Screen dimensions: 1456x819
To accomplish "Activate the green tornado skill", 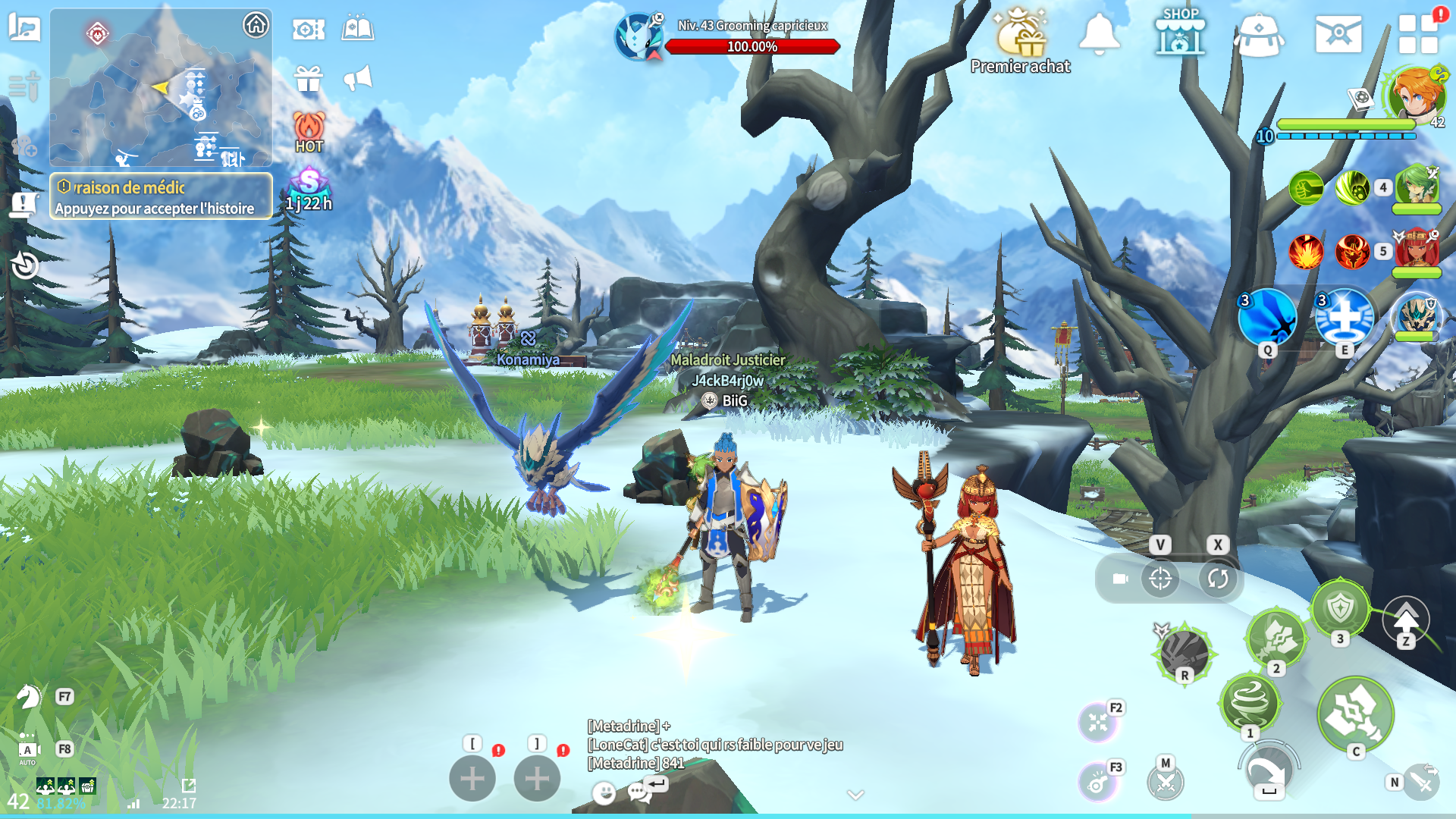I will (x=1249, y=703).
